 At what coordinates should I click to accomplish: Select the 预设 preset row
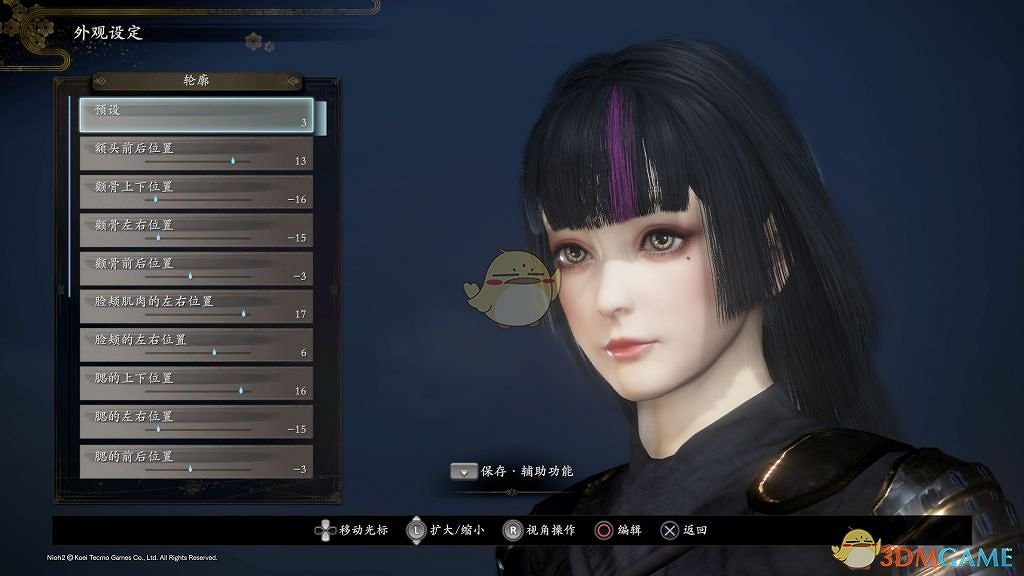point(196,116)
